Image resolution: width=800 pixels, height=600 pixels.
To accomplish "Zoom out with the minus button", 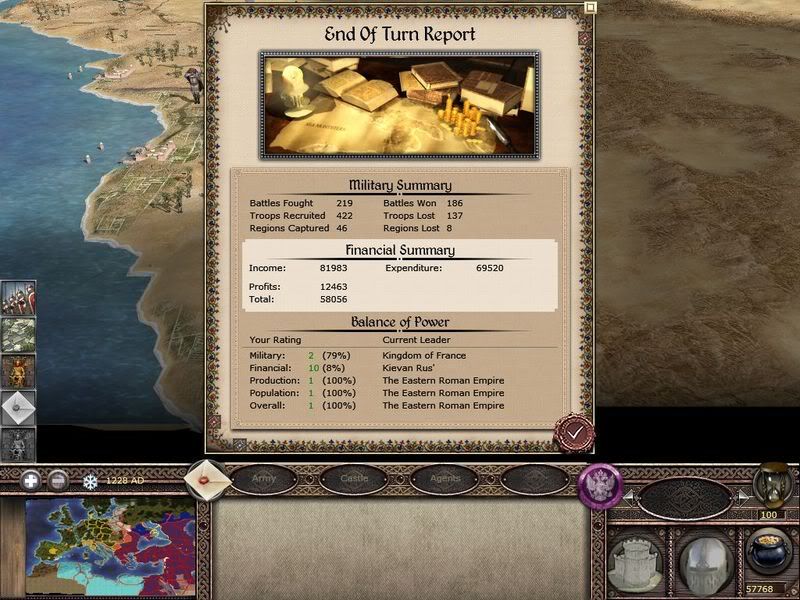I will coord(58,480).
